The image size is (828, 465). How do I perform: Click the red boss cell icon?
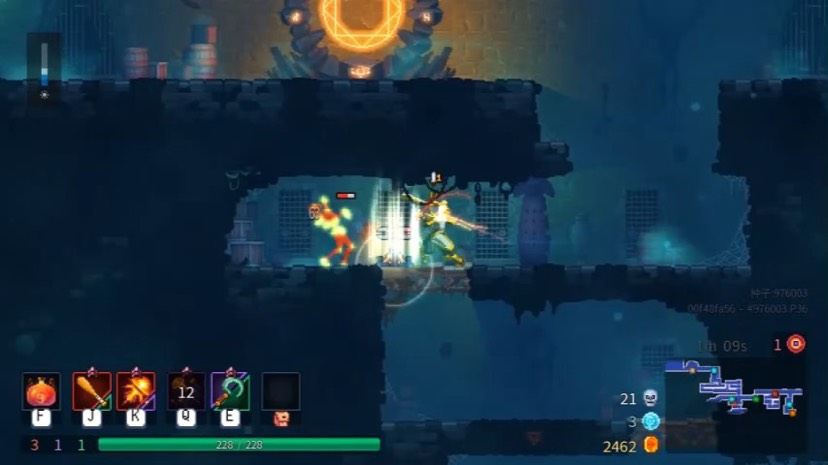(x=795, y=344)
